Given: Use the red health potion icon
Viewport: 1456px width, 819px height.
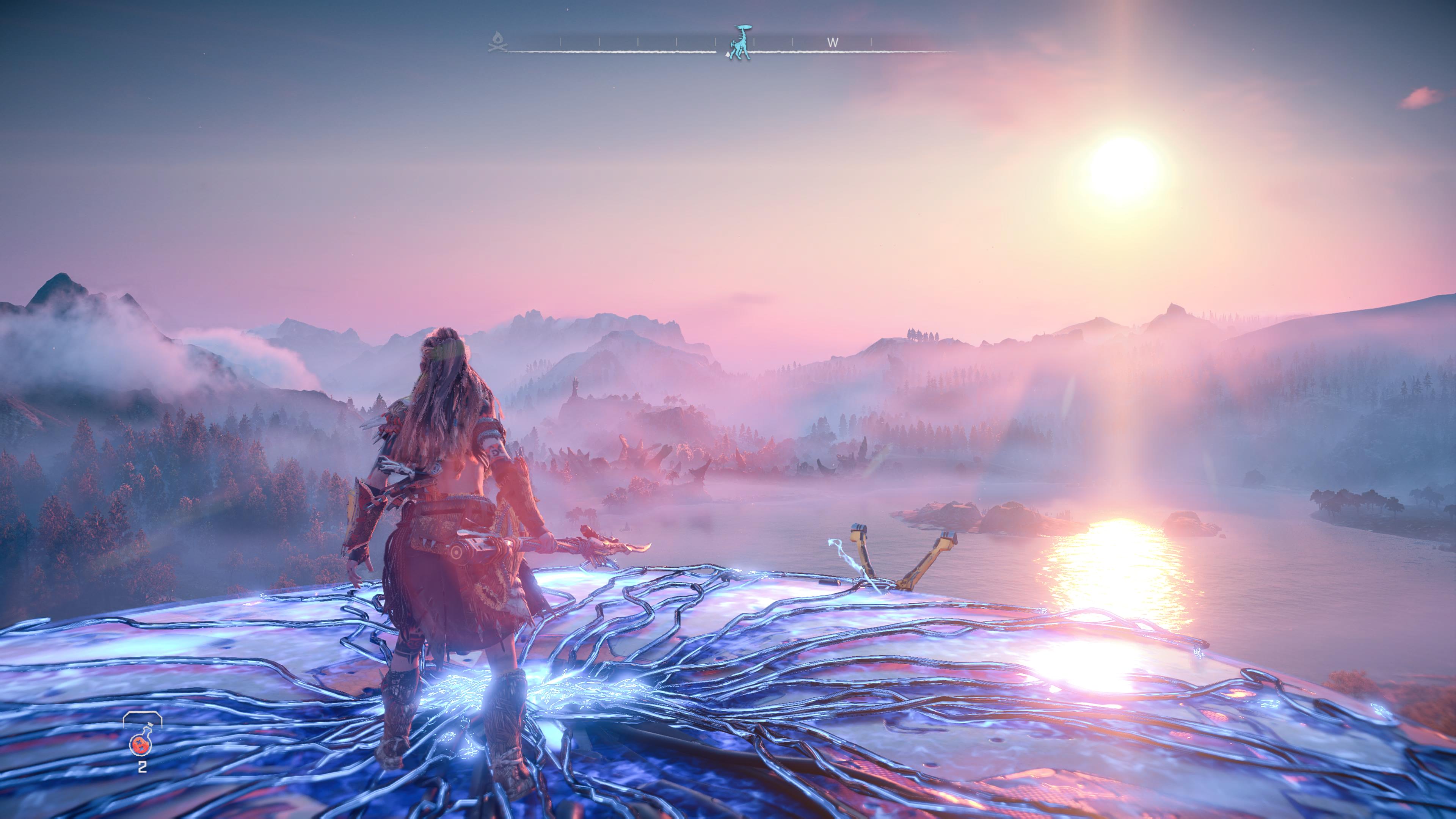Looking at the screenshot, I should (142, 744).
